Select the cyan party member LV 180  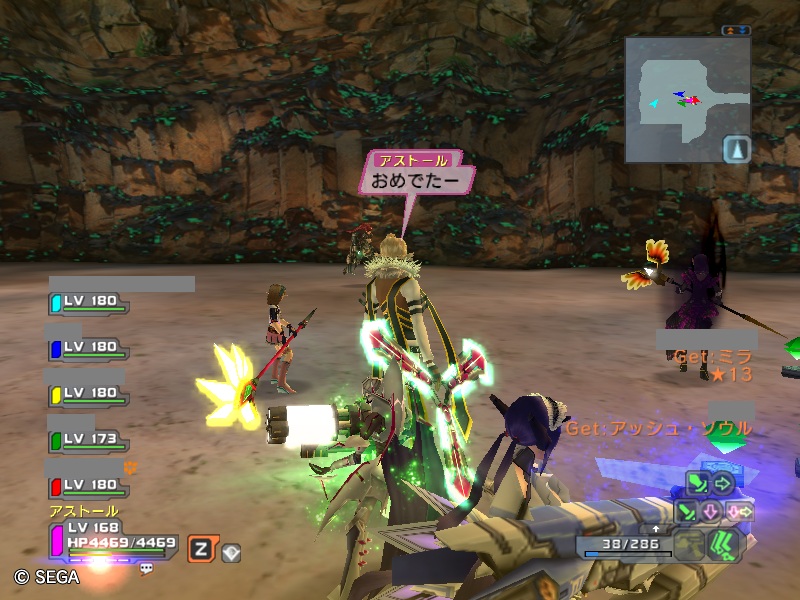88,301
